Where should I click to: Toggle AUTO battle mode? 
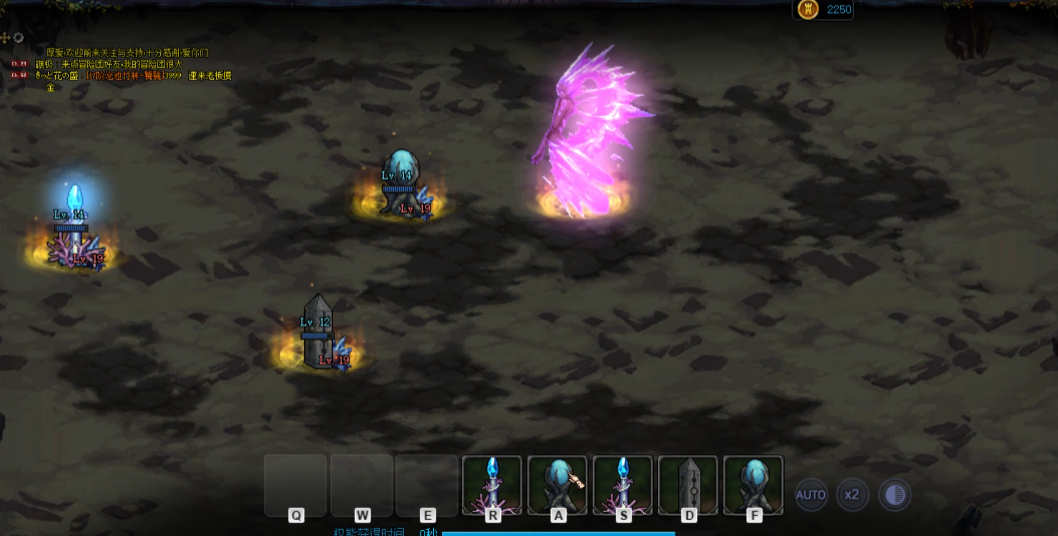(811, 494)
